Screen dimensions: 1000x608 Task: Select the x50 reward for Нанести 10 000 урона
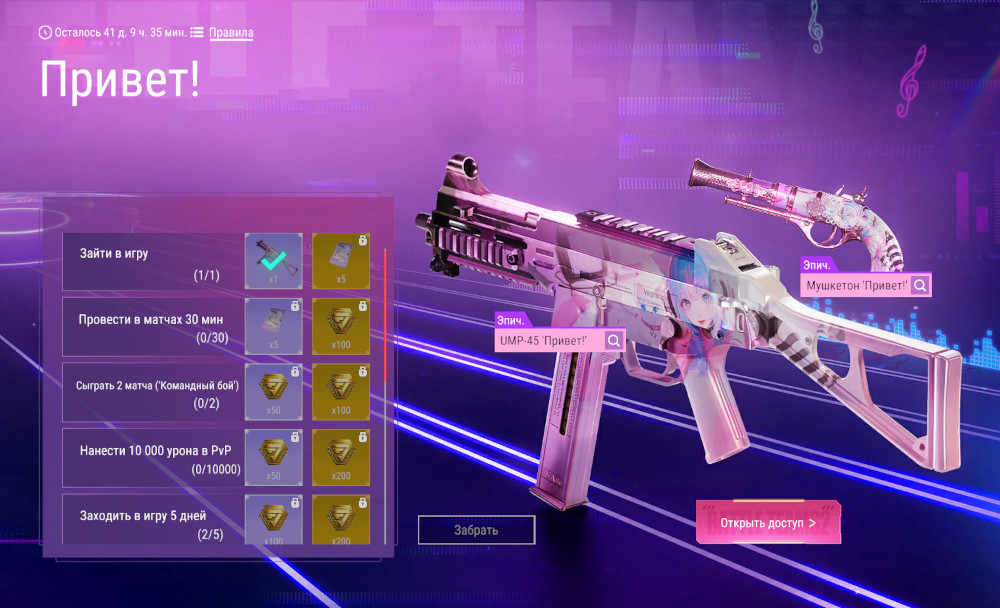[x=274, y=456]
